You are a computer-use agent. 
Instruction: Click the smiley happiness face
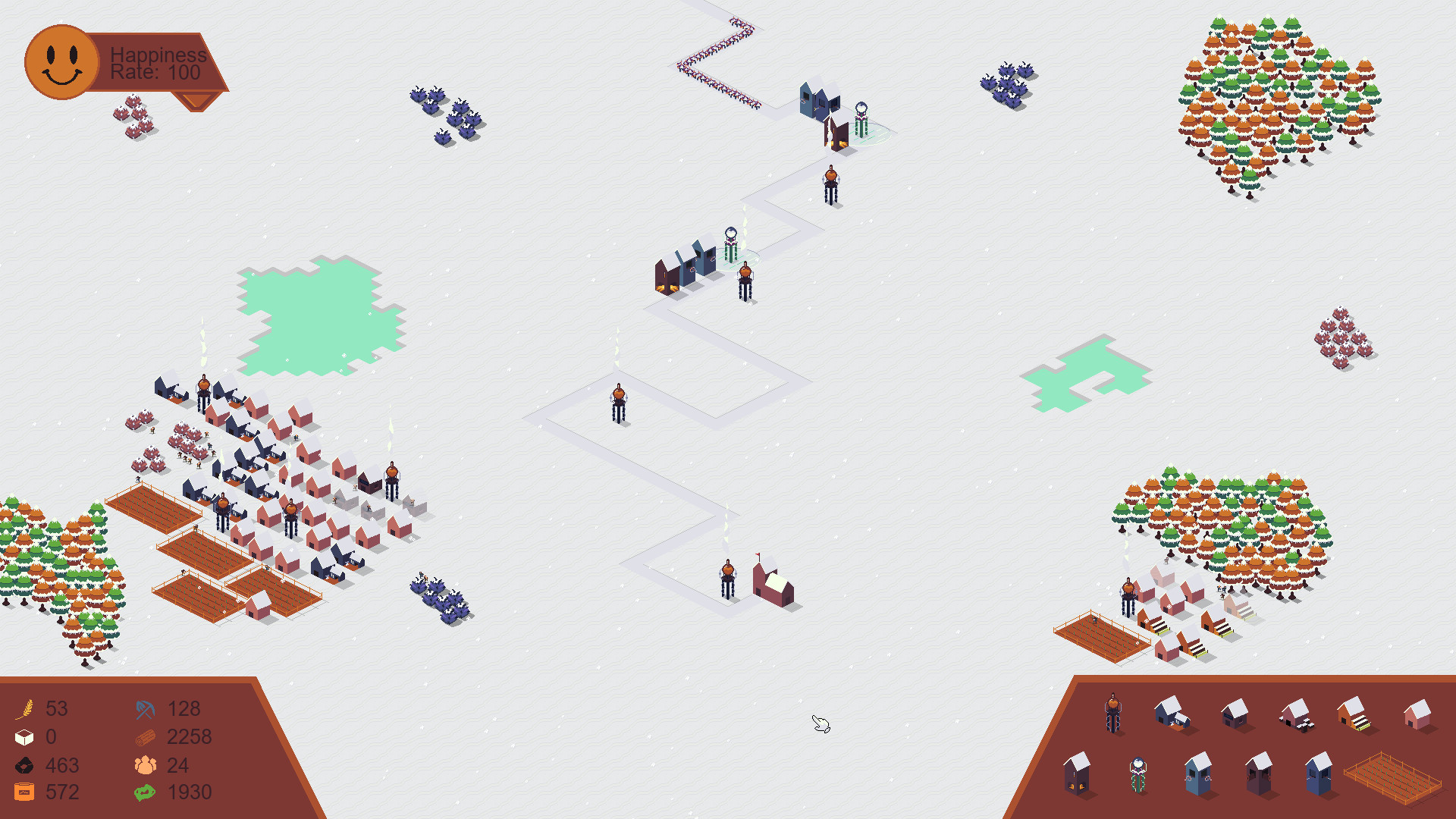[61, 61]
